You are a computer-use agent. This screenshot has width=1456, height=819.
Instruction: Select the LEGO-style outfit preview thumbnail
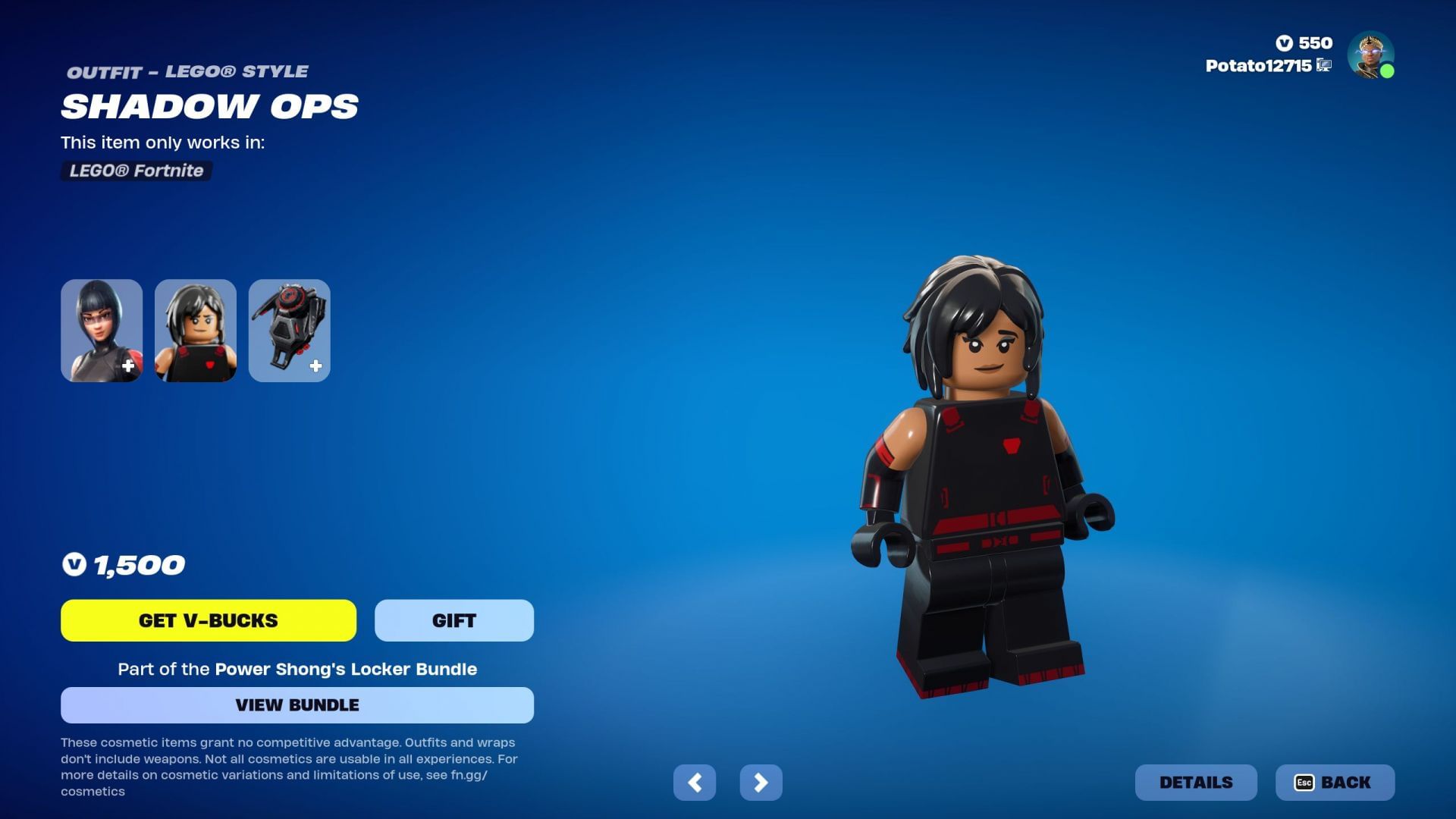click(195, 330)
